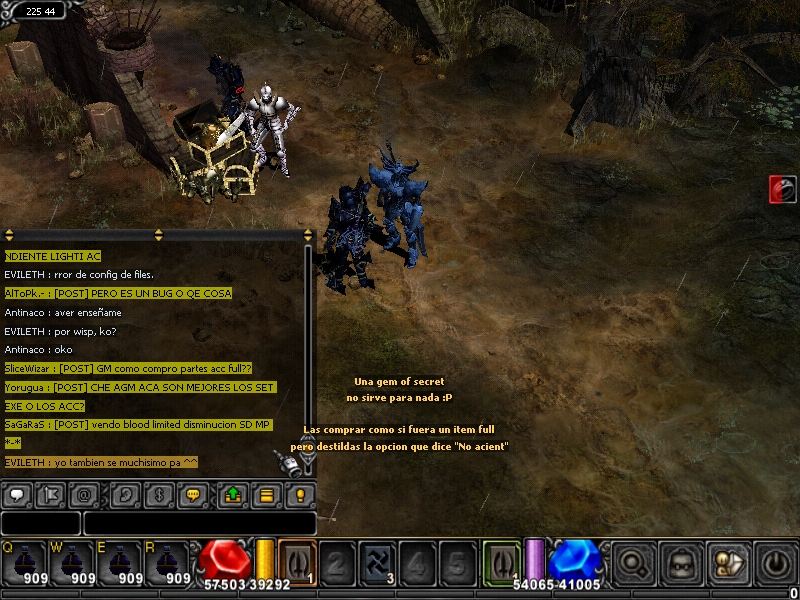Click the yellow lines chat size button
This screenshot has height=600, width=800.
[266, 494]
